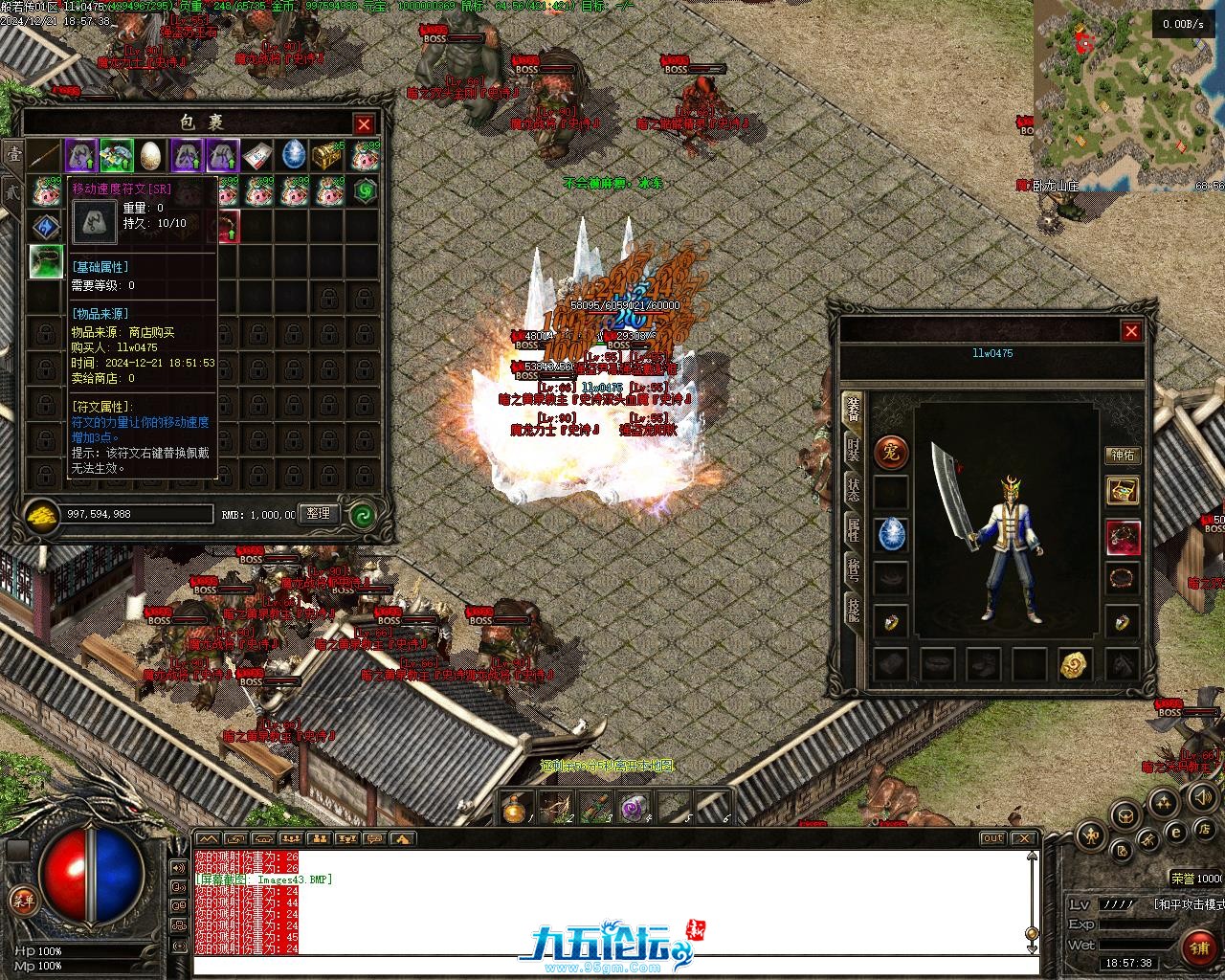Click the round 宠 pet button
Viewport: 1225px width, 980px height.
pyautogui.click(x=891, y=453)
